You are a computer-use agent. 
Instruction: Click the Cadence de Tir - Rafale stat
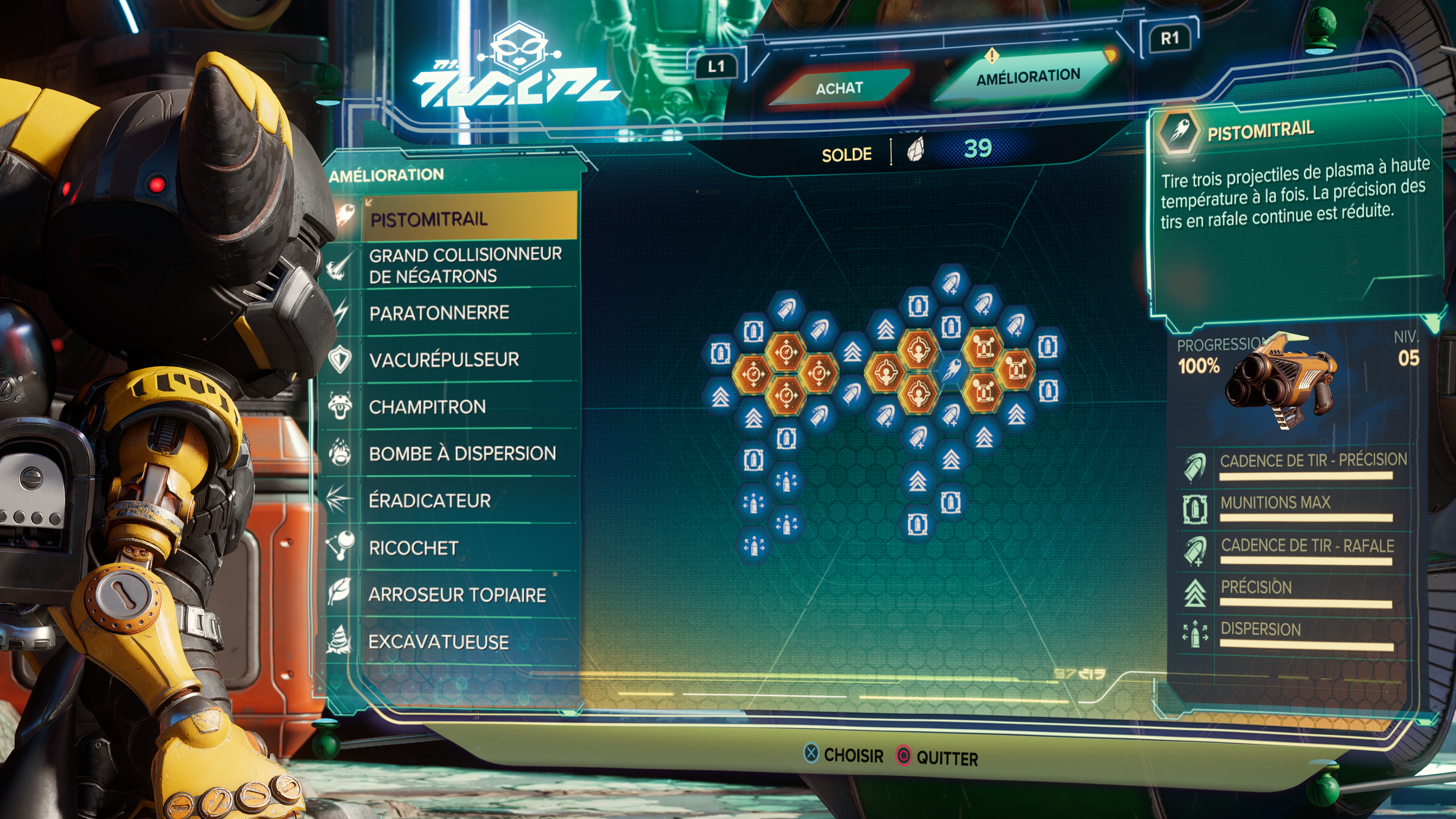pos(1307,546)
